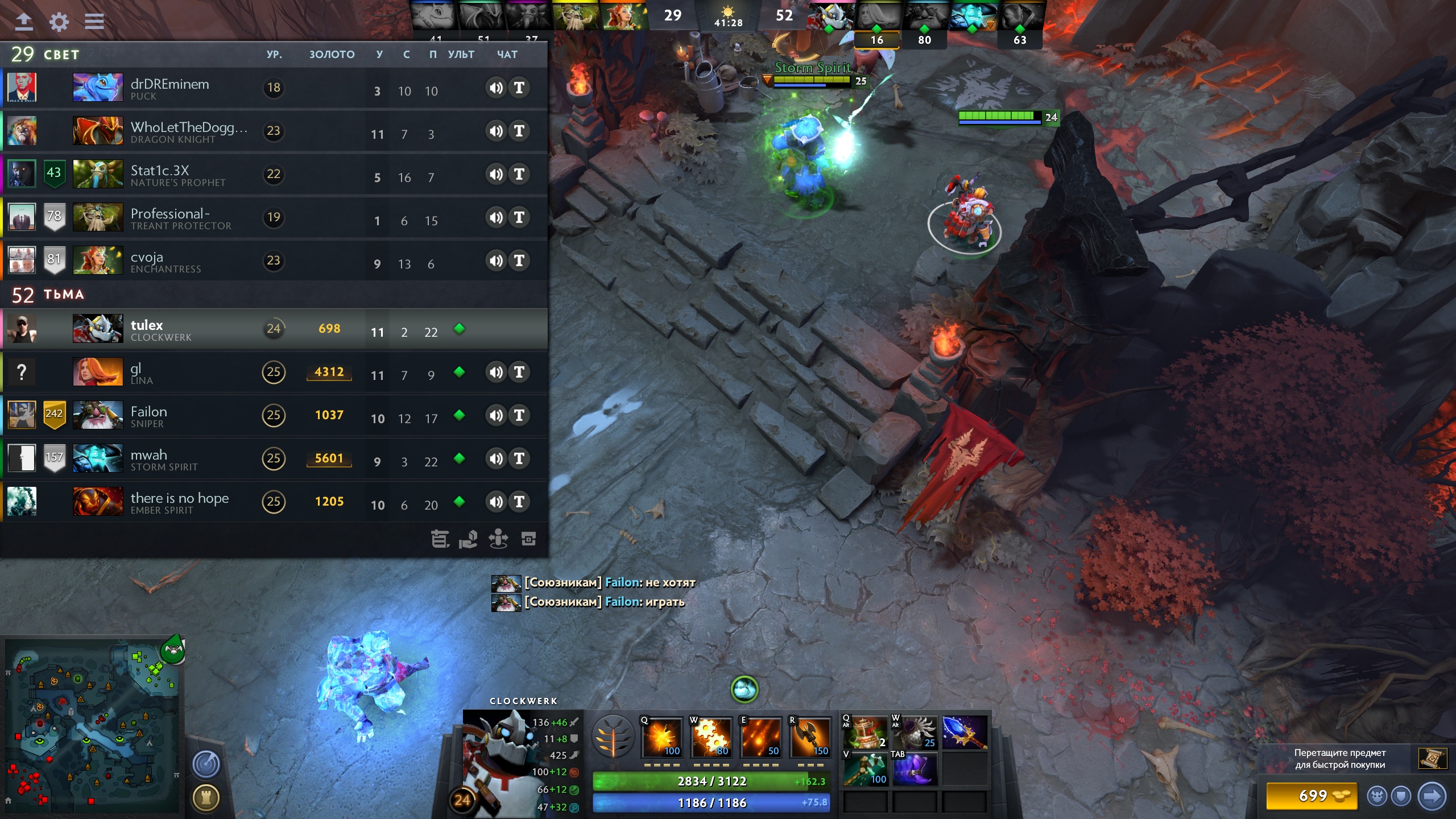This screenshot has height=819, width=1456.
Task: Use the Rocket Flare ability
Action: point(760,737)
